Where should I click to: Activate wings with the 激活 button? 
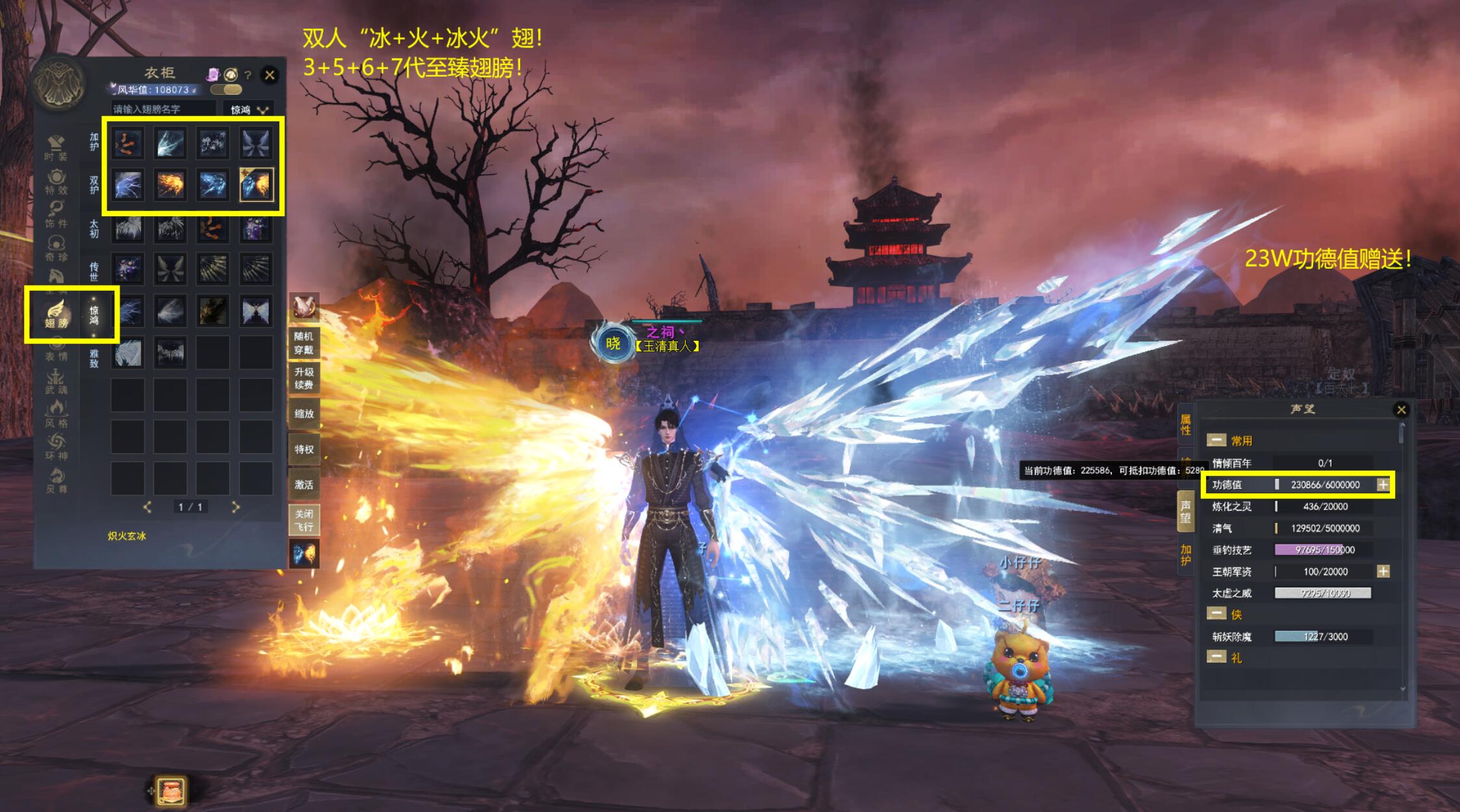303,485
